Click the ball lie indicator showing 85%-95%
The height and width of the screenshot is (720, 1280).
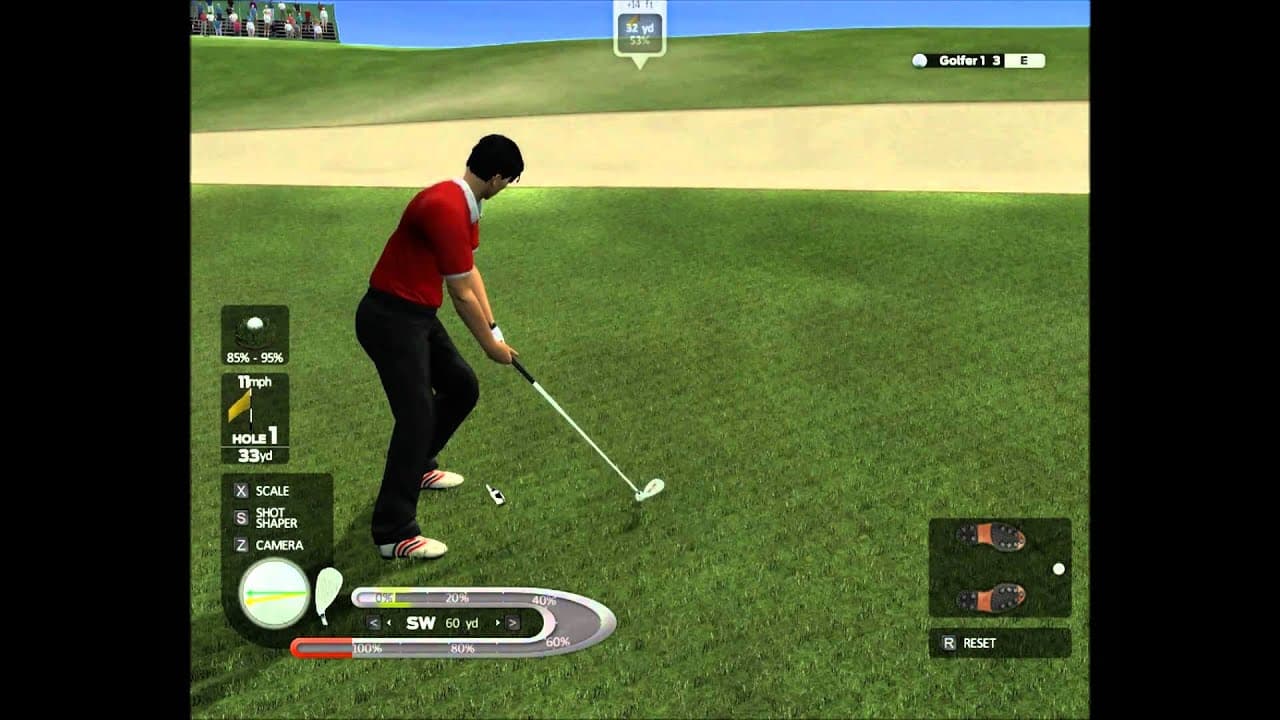(x=255, y=335)
